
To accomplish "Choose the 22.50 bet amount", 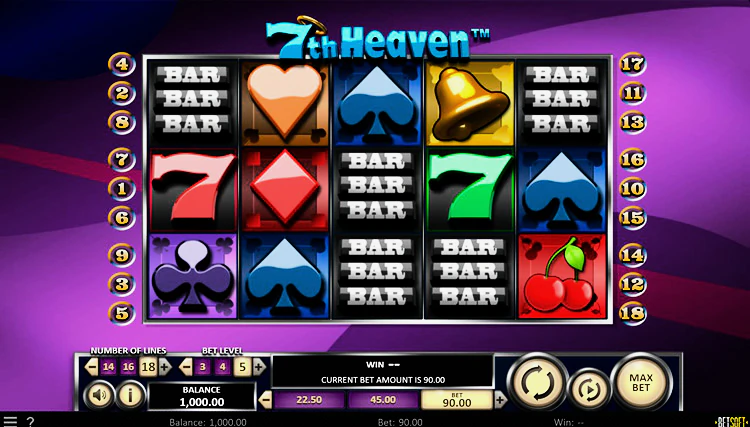I will 308,400.
